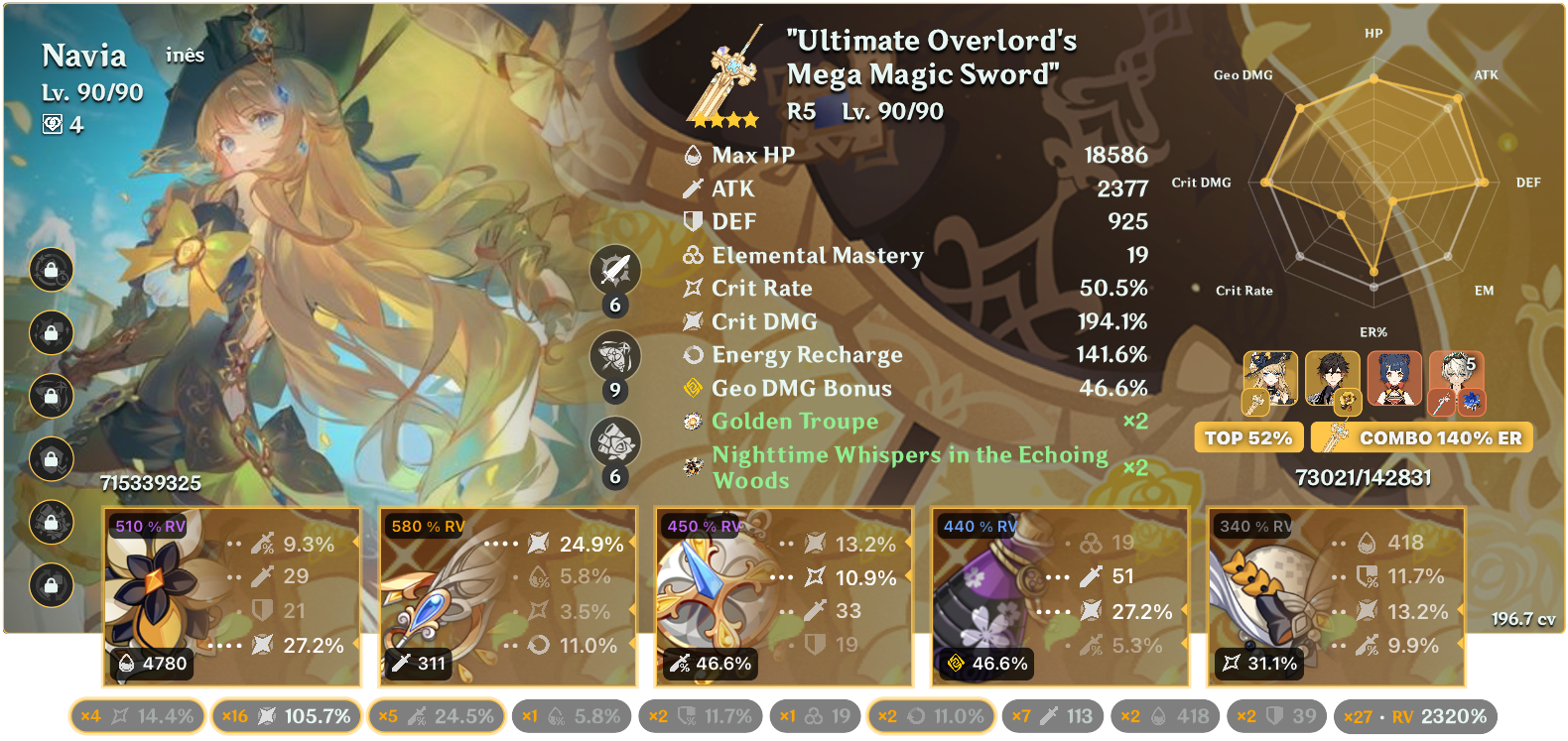Toggle the x16 Crit DMG roll filter badge
This screenshot has height=741, width=1568.
click(285, 713)
